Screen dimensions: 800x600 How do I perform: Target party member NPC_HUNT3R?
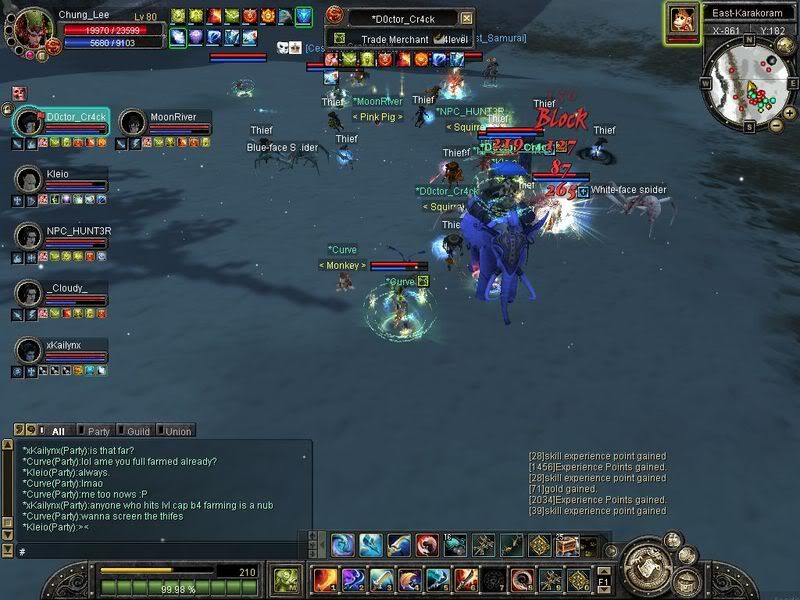(29, 237)
